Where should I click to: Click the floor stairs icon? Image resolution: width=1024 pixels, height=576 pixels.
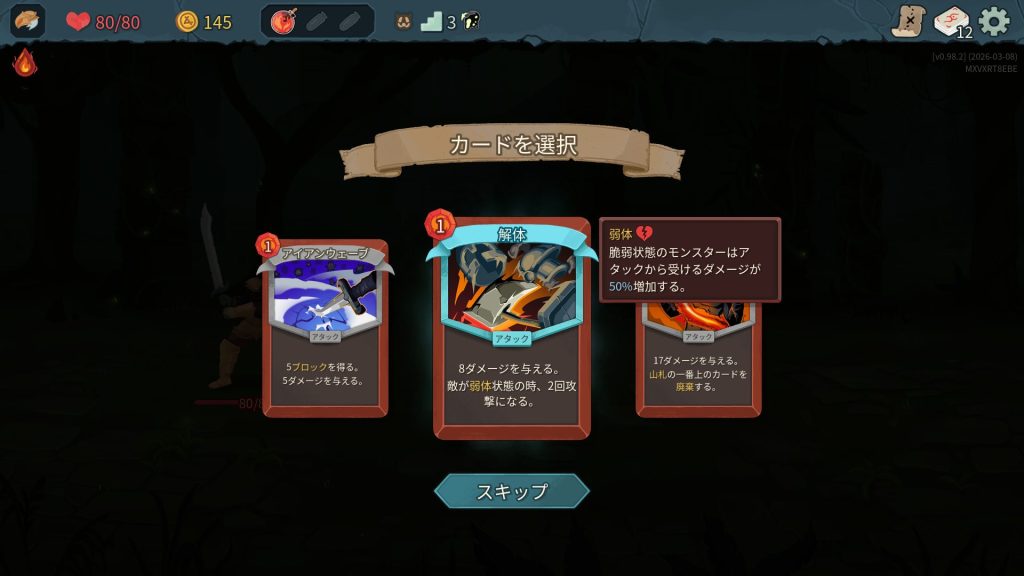pos(431,21)
